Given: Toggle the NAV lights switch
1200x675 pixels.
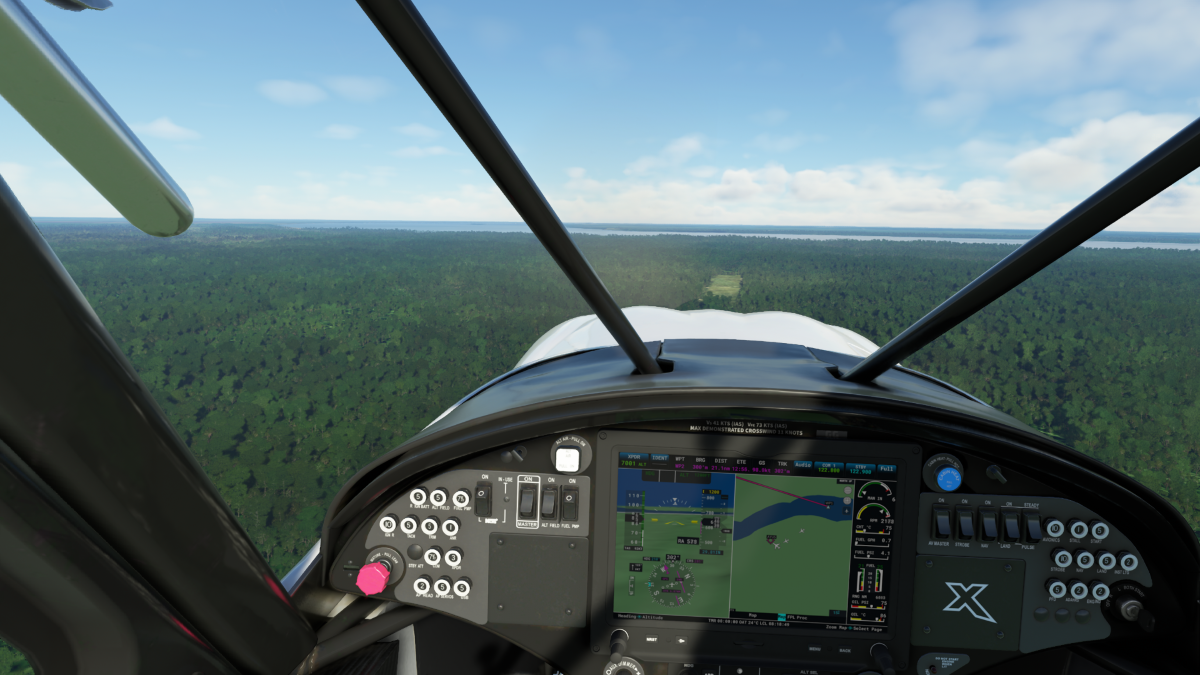Looking at the screenshot, I should pyautogui.click(x=989, y=525).
